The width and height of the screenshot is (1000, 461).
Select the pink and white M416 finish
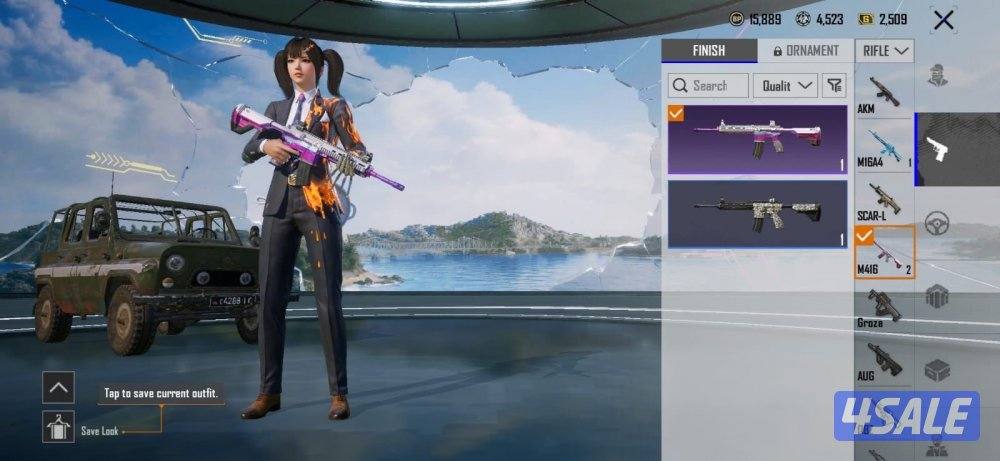click(x=757, y=139)
